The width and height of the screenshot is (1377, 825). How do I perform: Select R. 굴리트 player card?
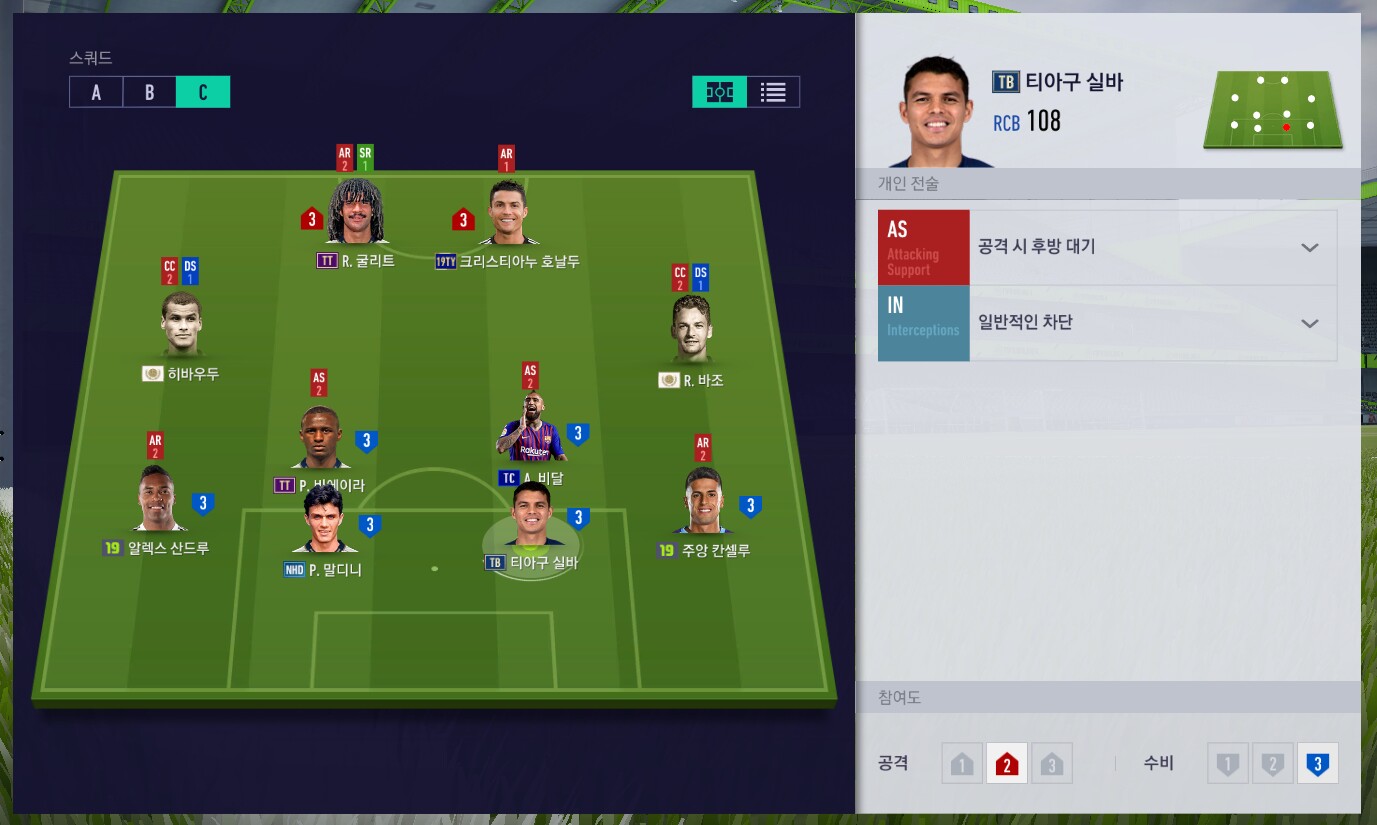point(355,213)
